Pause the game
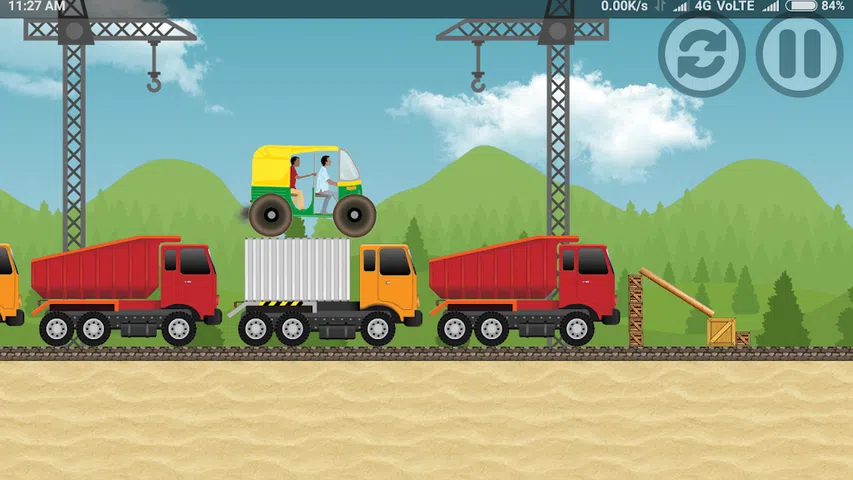Image resolution: width=853 pixels, height=480 pixels. [x=798, y=55]
